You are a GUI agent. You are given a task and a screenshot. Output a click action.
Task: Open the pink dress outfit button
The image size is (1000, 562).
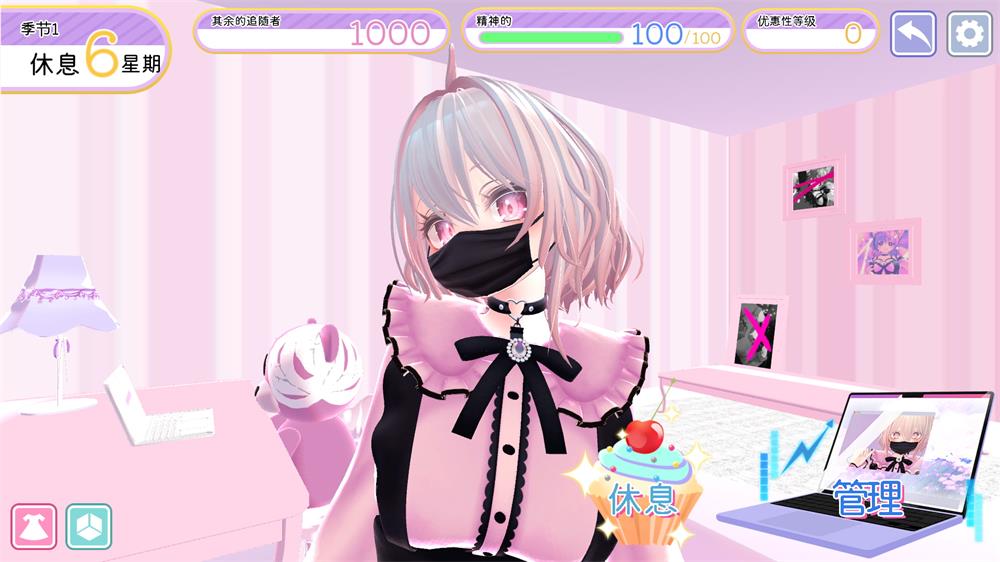pos(34,526)
